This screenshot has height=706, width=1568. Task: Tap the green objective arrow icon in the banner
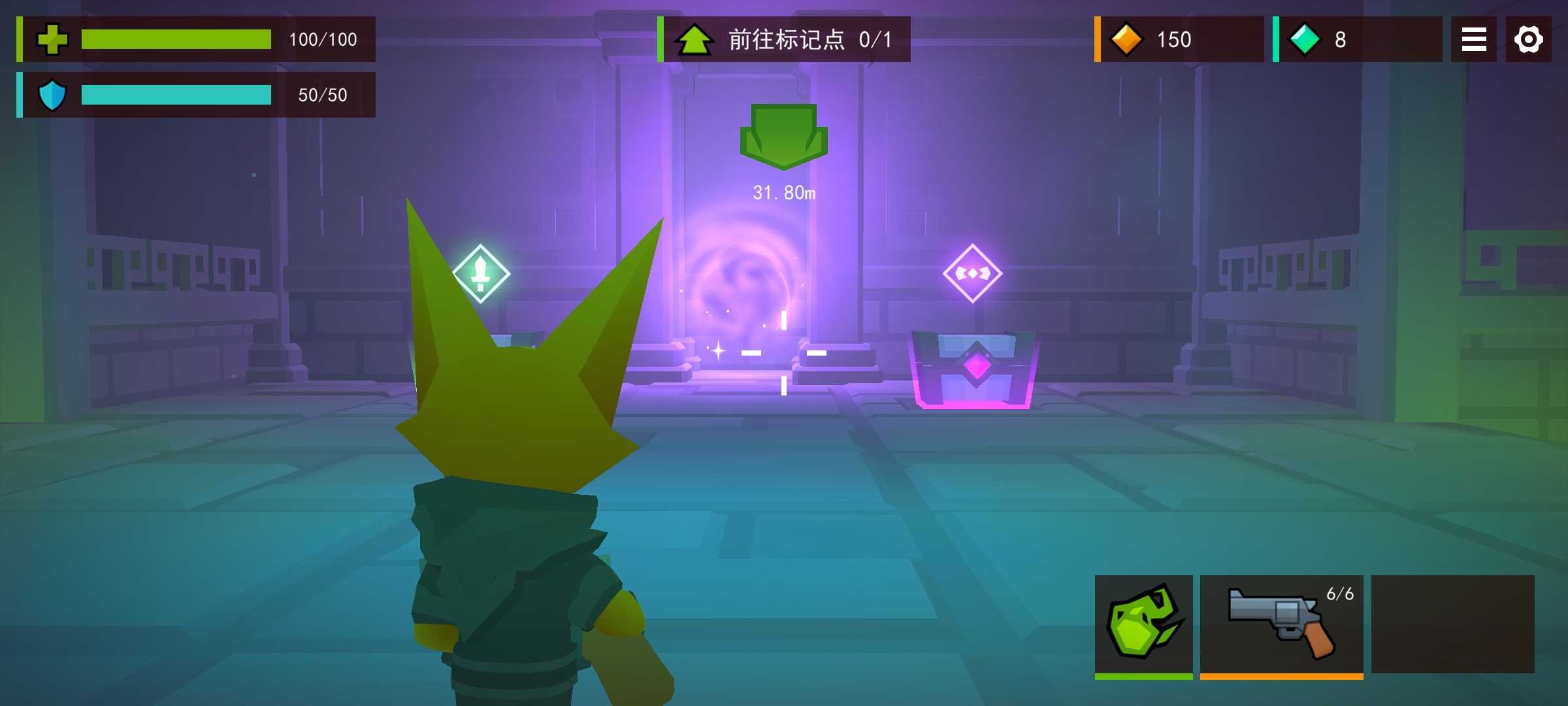695,39
